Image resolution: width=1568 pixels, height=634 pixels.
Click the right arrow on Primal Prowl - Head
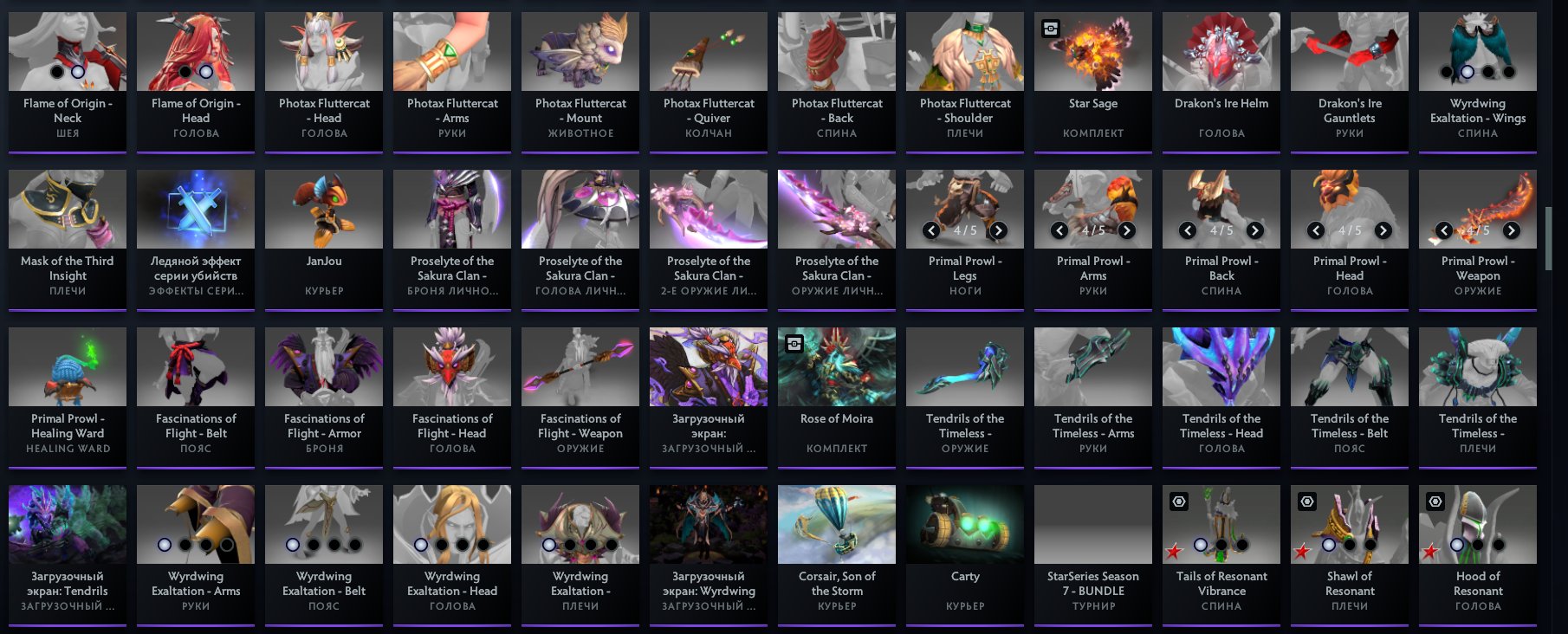(x=1384, y=231)
